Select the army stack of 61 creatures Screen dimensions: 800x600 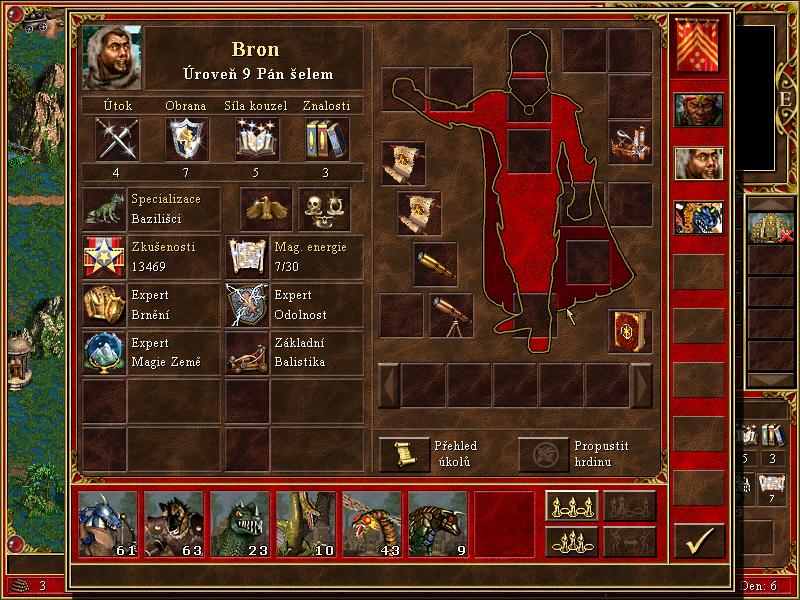[108, 523]
